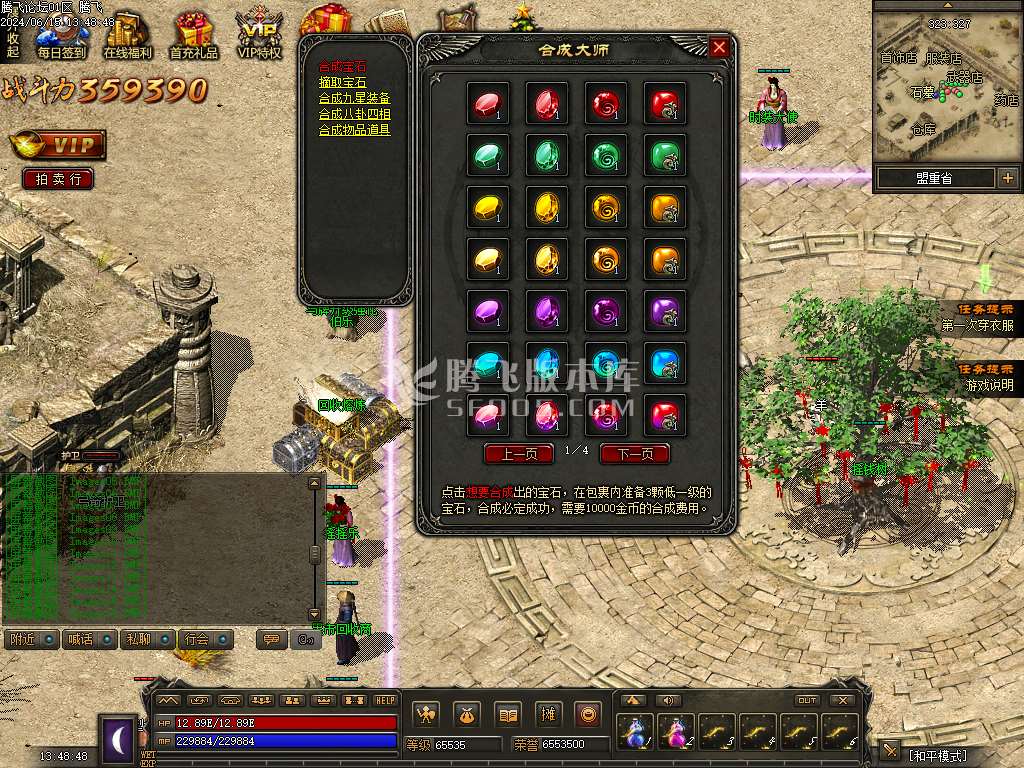This screenshot has width=1024, height=768.
Task: Open the VIP特权 privileges icon
Action: (x=259, y=37)
